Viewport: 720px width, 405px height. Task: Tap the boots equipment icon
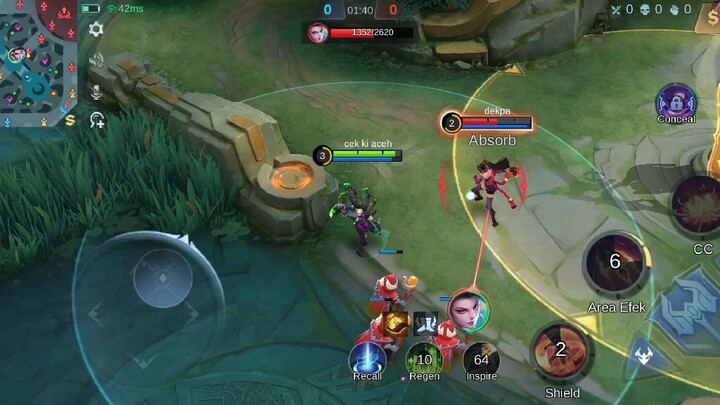426,323
